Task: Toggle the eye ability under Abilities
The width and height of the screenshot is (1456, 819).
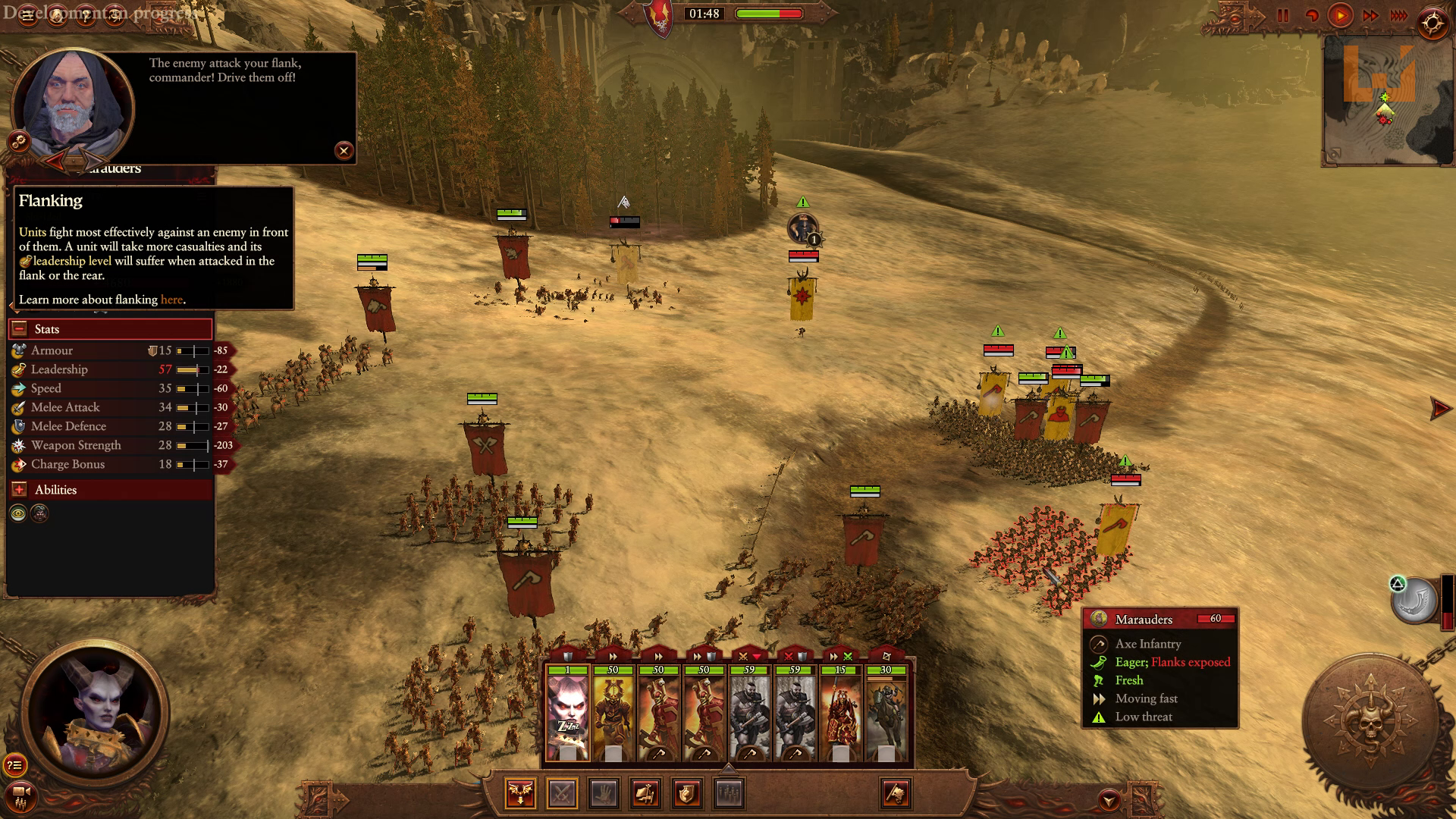Action: 19,513
